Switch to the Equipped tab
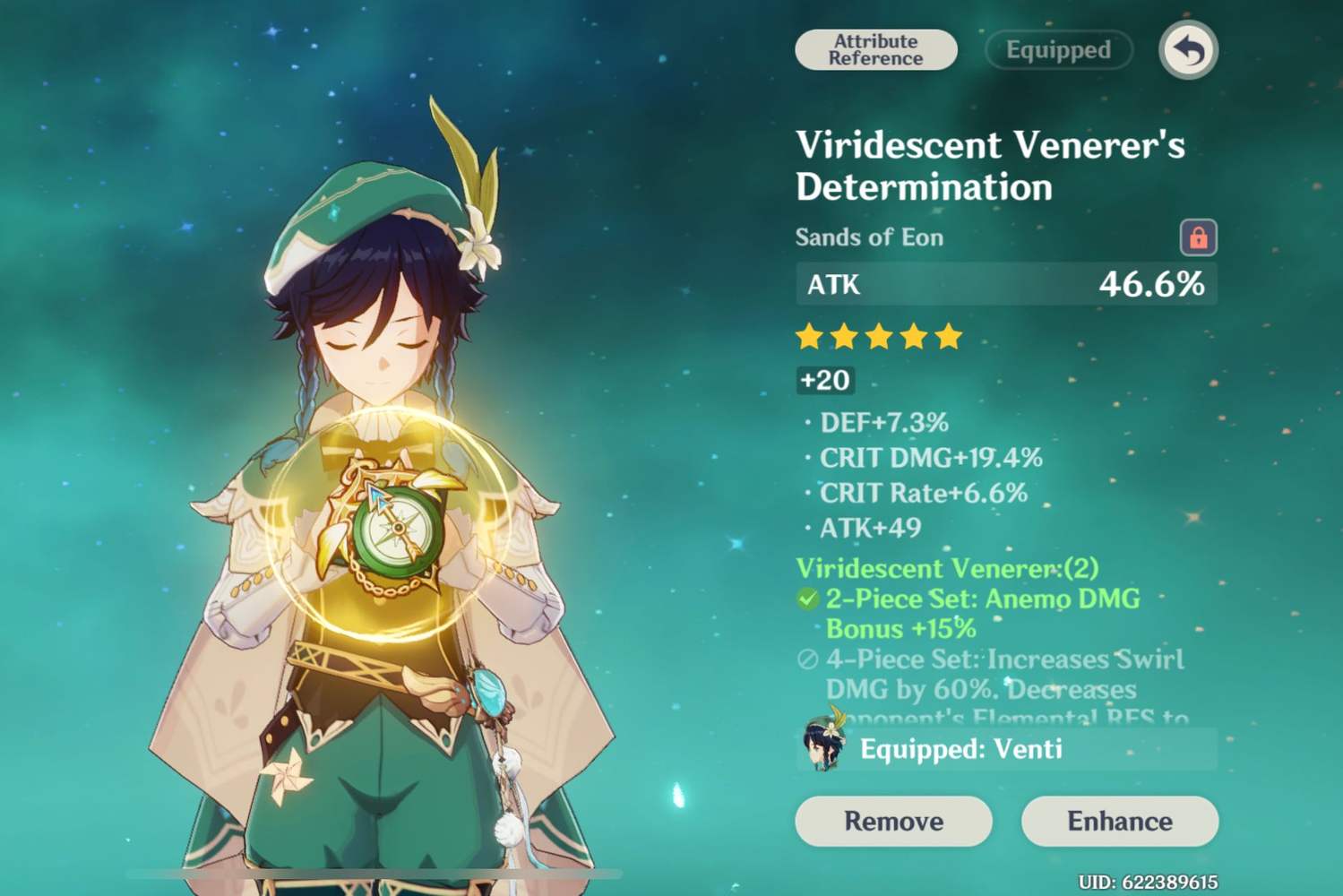Screen dimensions: 1343x896 pos(1057,50)
